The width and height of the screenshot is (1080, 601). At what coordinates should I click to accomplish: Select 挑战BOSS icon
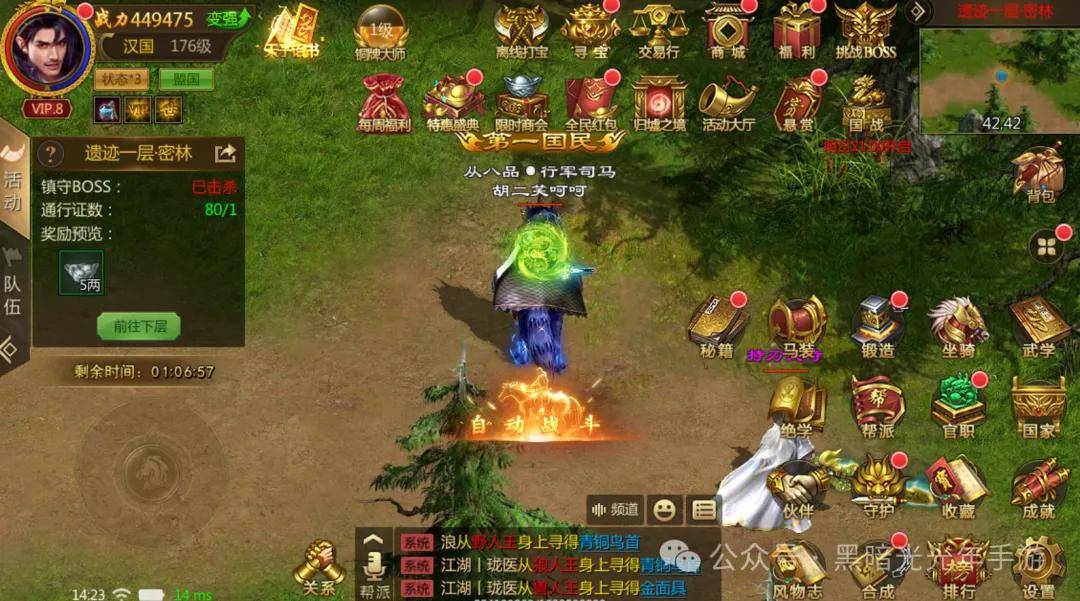(x=865, y=28)
